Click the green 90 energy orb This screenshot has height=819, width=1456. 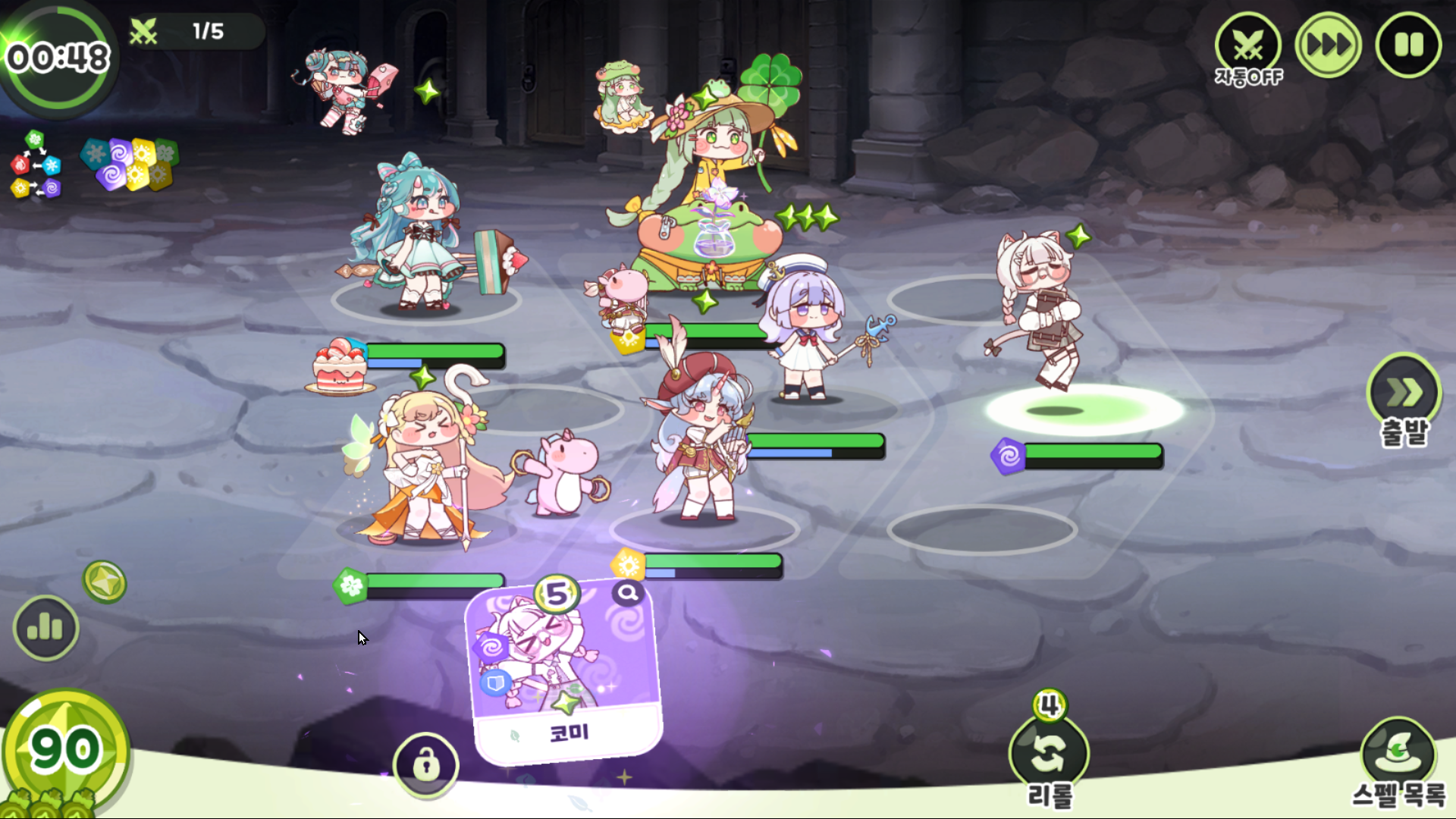click(x=65, y=751)
